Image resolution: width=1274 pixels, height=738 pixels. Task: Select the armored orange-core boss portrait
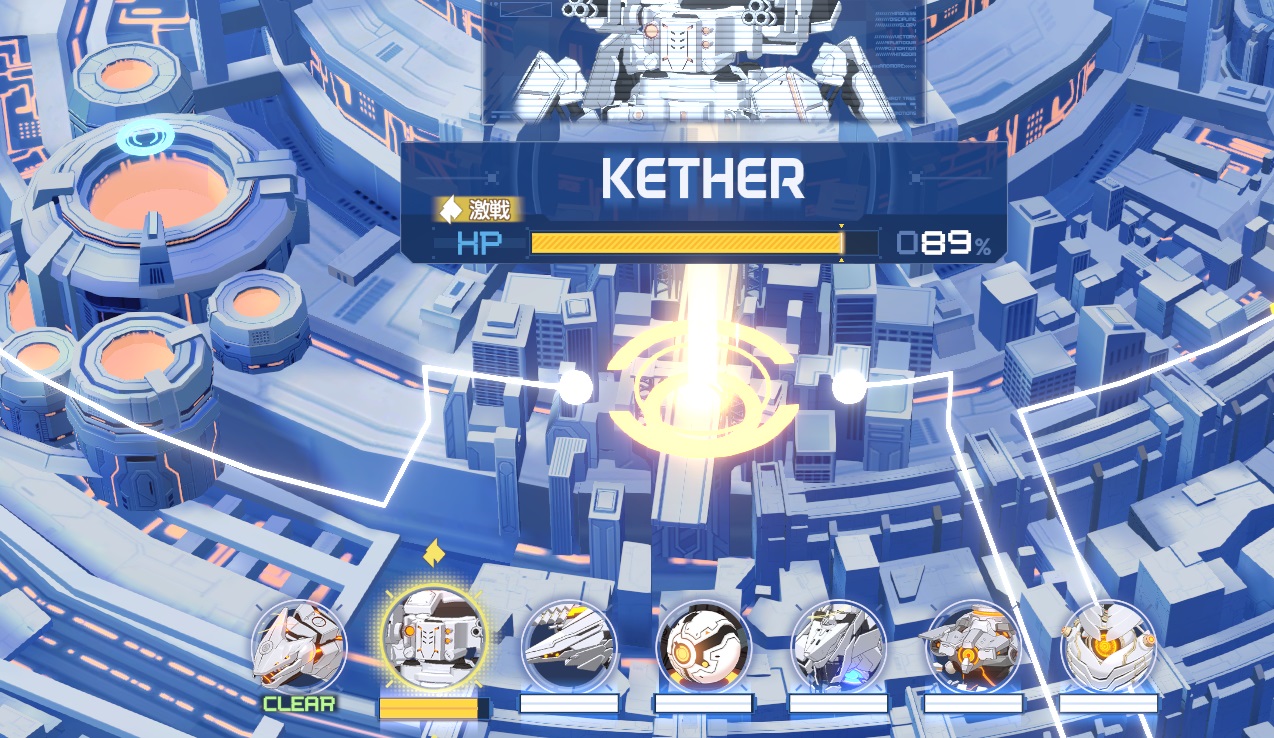1108,646
